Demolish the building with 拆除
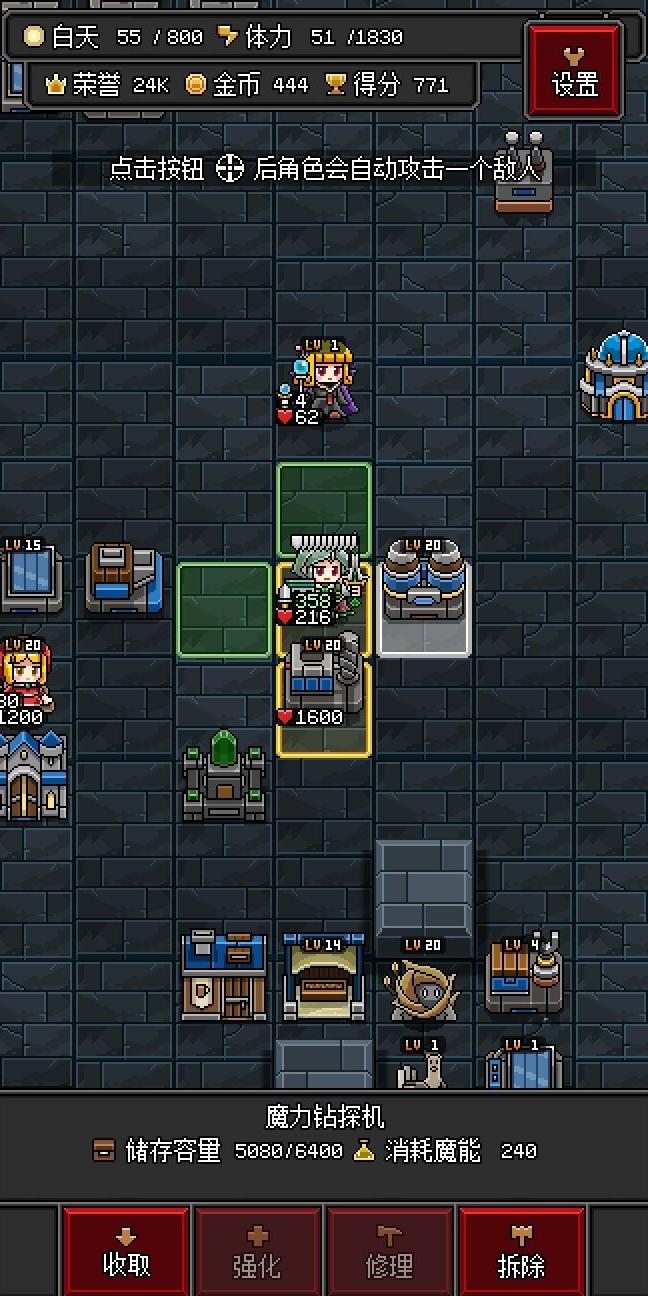 (x=521, y=1251)
